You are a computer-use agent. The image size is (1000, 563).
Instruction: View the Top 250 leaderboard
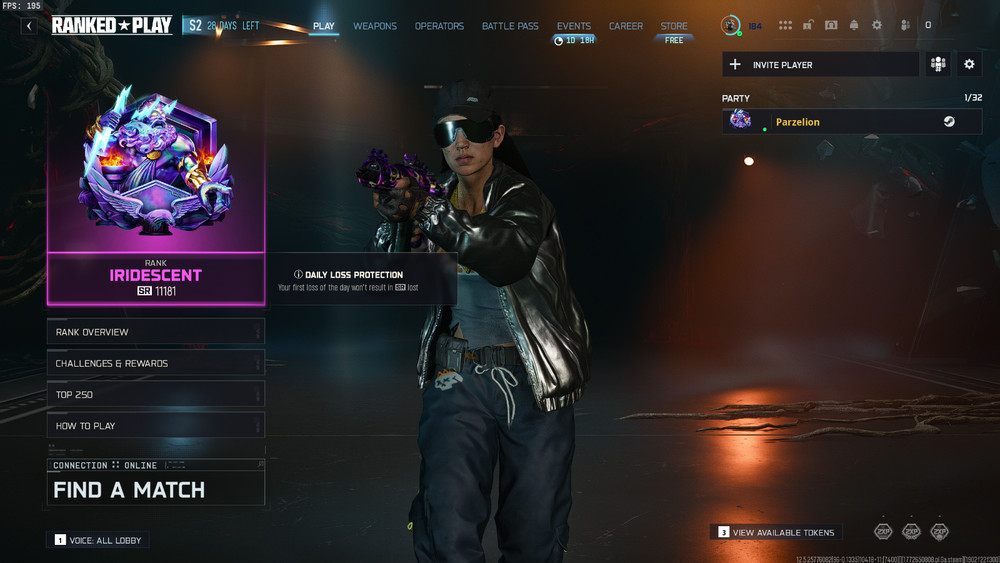[x=155, y=395]
